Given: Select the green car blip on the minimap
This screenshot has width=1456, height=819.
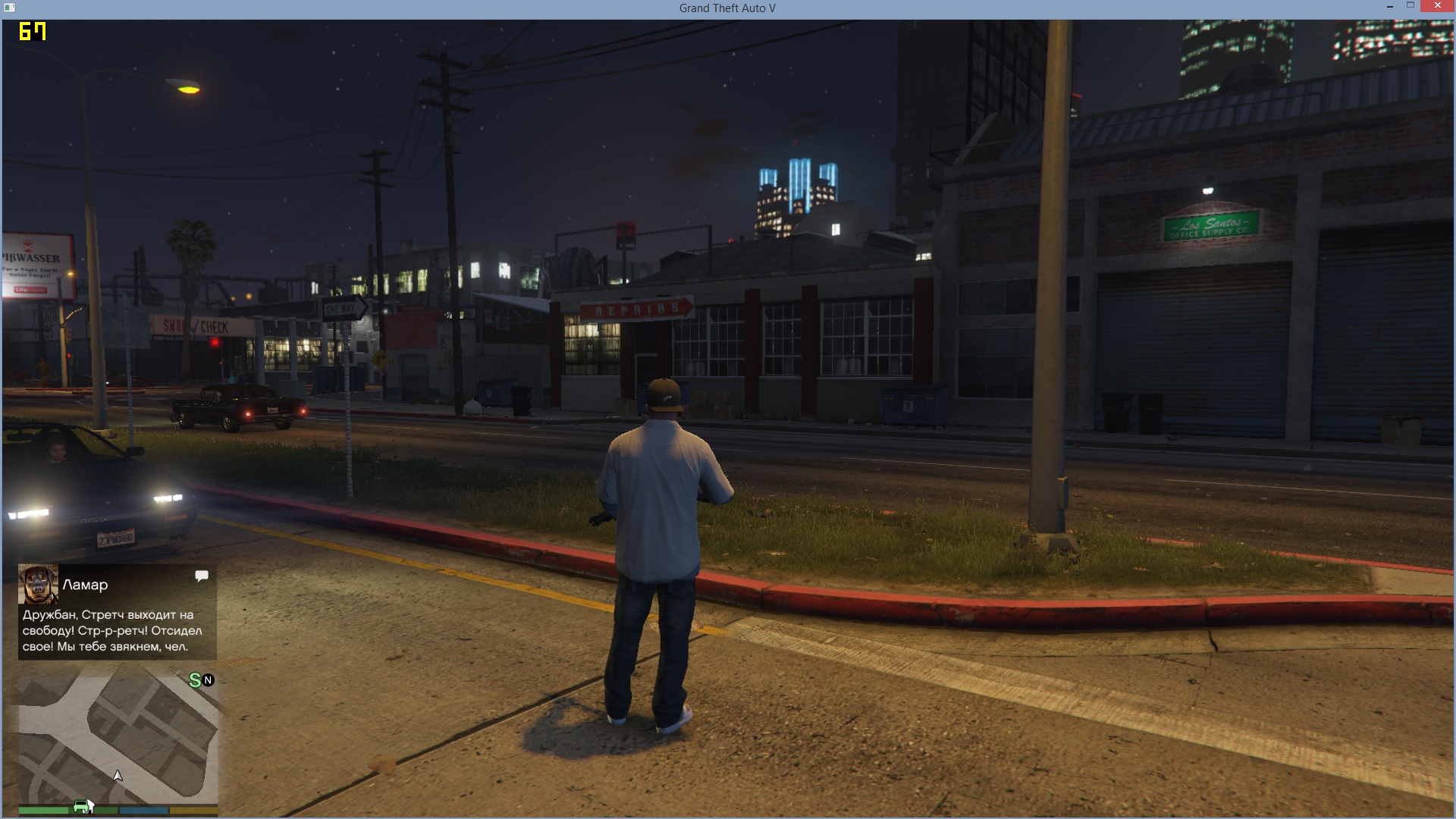Looking at the screenshot, I should pos(82,806).
